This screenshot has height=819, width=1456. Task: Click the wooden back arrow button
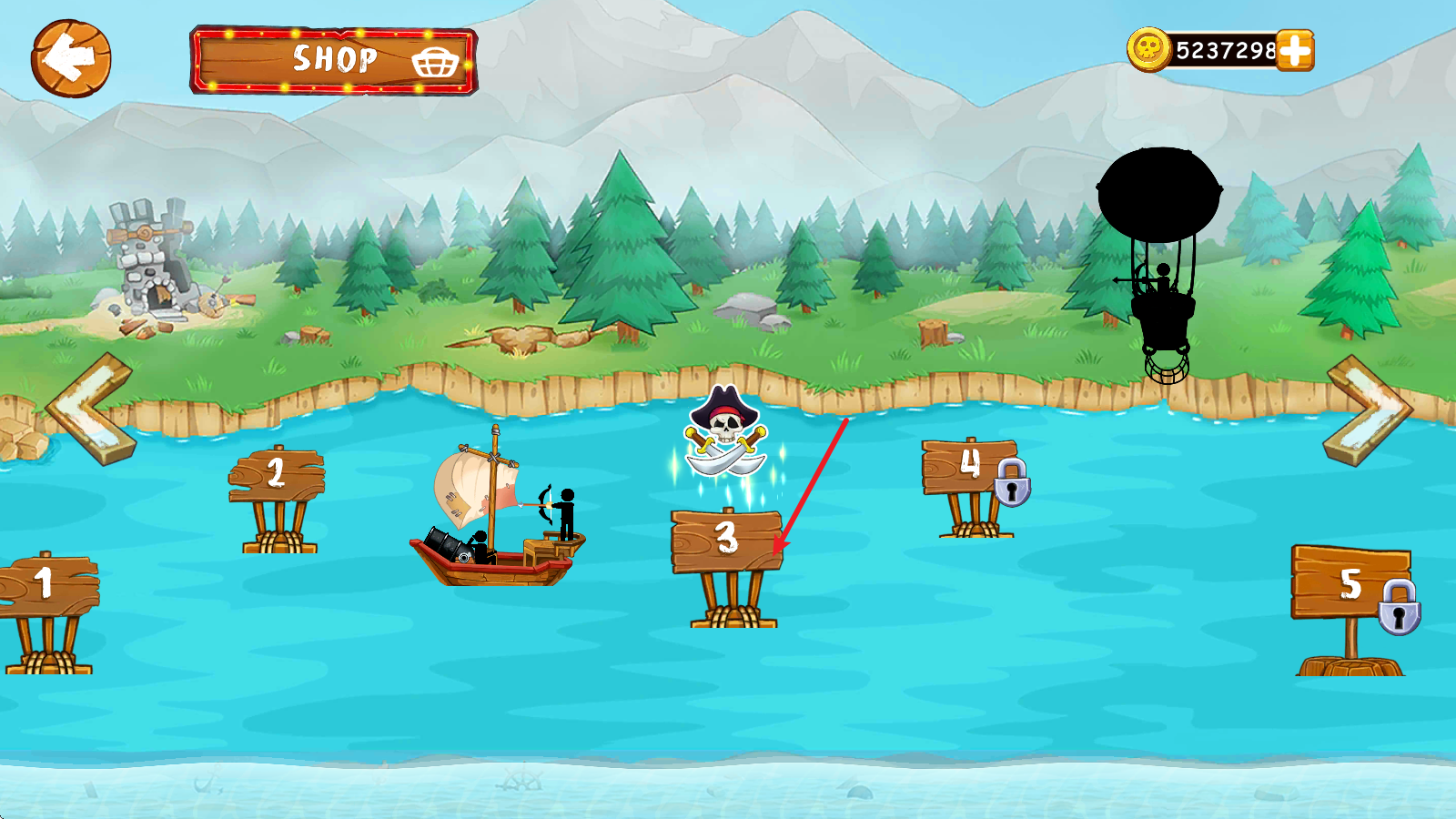[x=71, y=58]
